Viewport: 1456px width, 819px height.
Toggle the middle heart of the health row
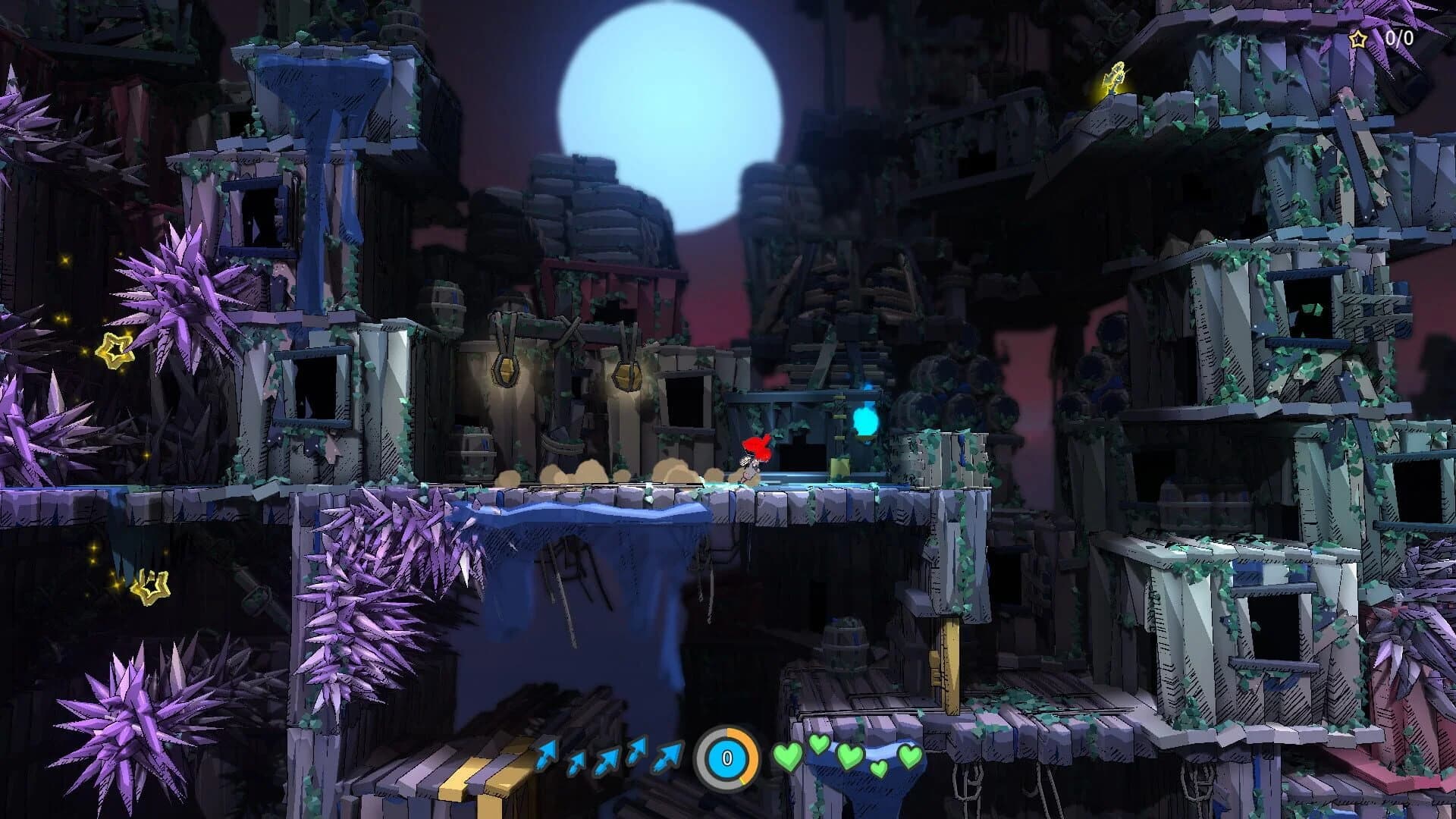pos(849,756)
